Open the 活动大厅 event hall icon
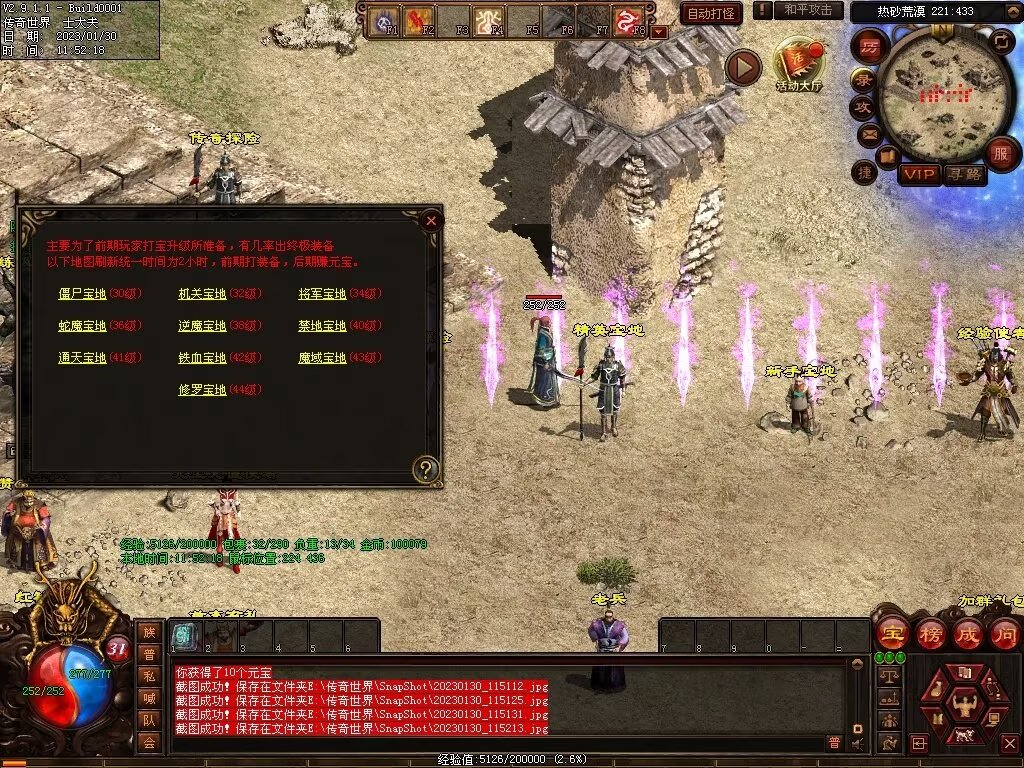 click(799, 65)
